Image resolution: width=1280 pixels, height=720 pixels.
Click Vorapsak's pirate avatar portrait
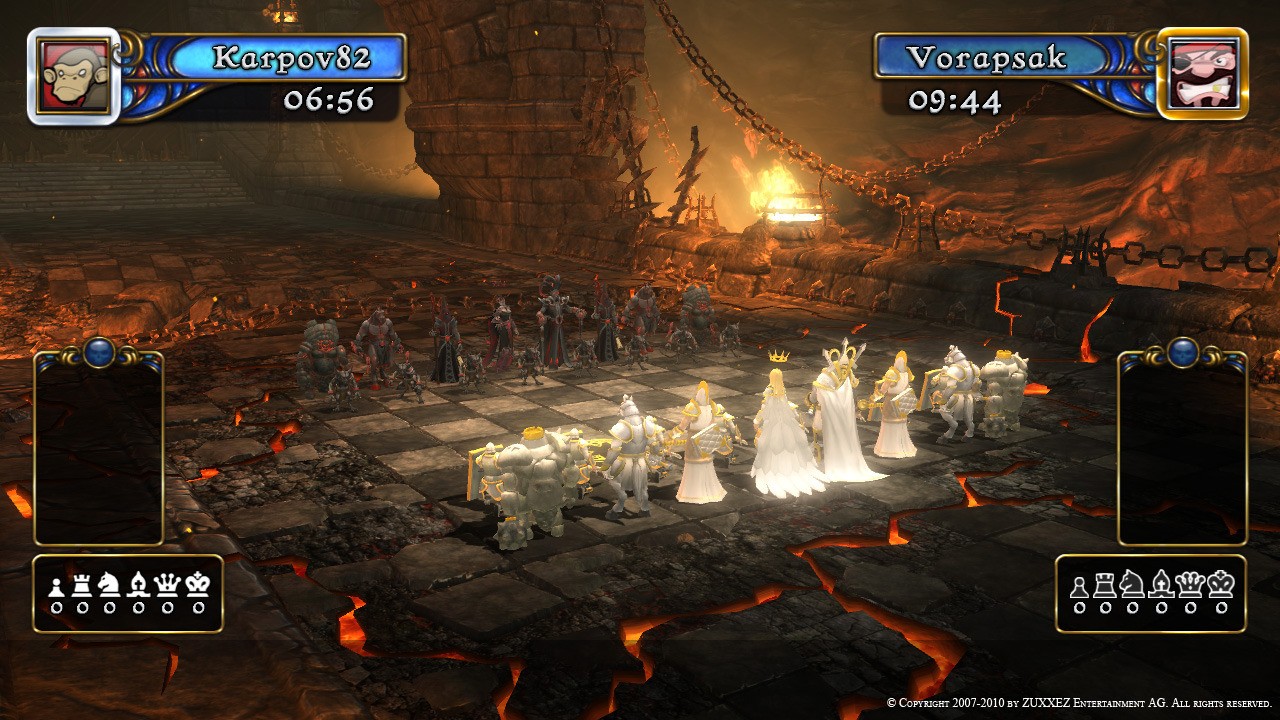[x=1203, y=74]
